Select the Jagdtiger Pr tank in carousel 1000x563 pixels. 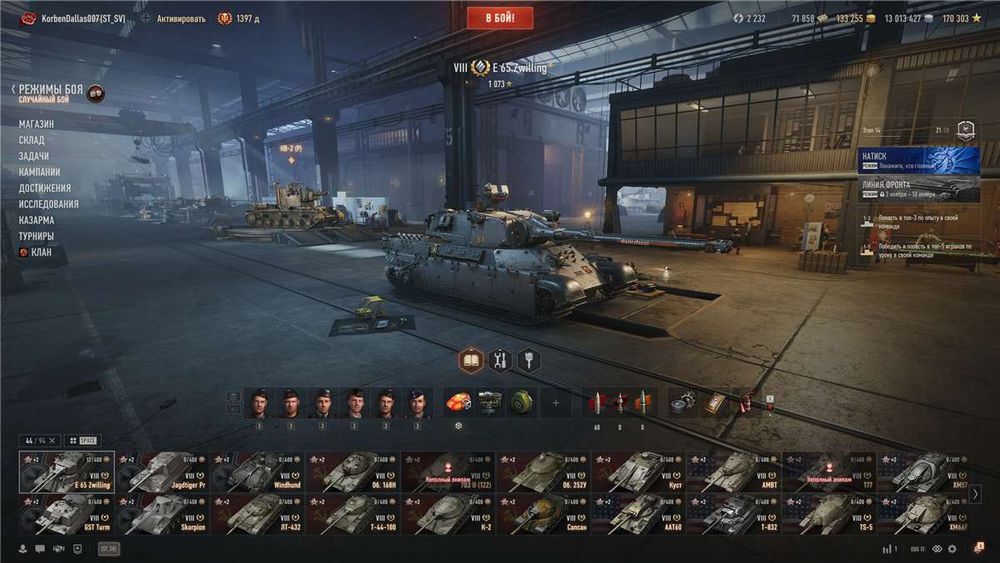tap(161, 472)
